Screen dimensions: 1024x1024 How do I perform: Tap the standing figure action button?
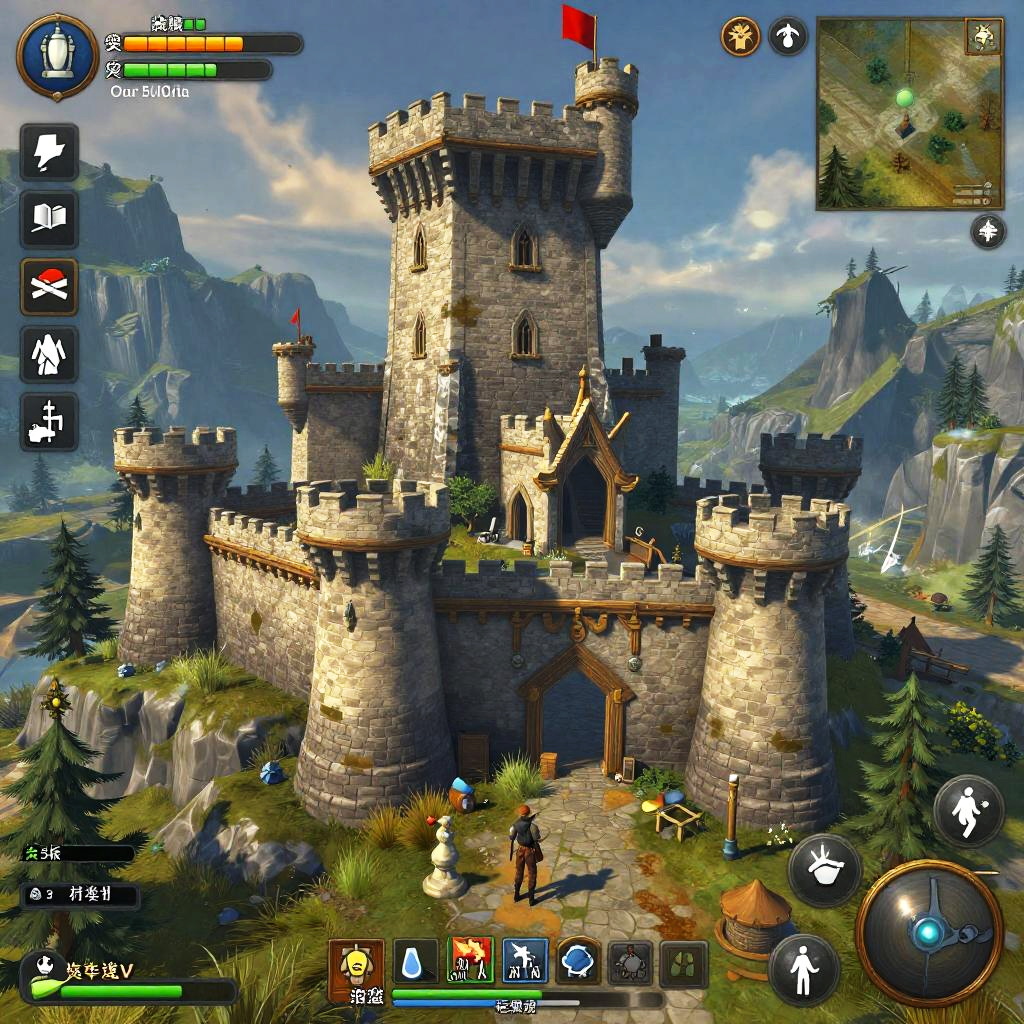pyautogui.click(x=804, y=968)
